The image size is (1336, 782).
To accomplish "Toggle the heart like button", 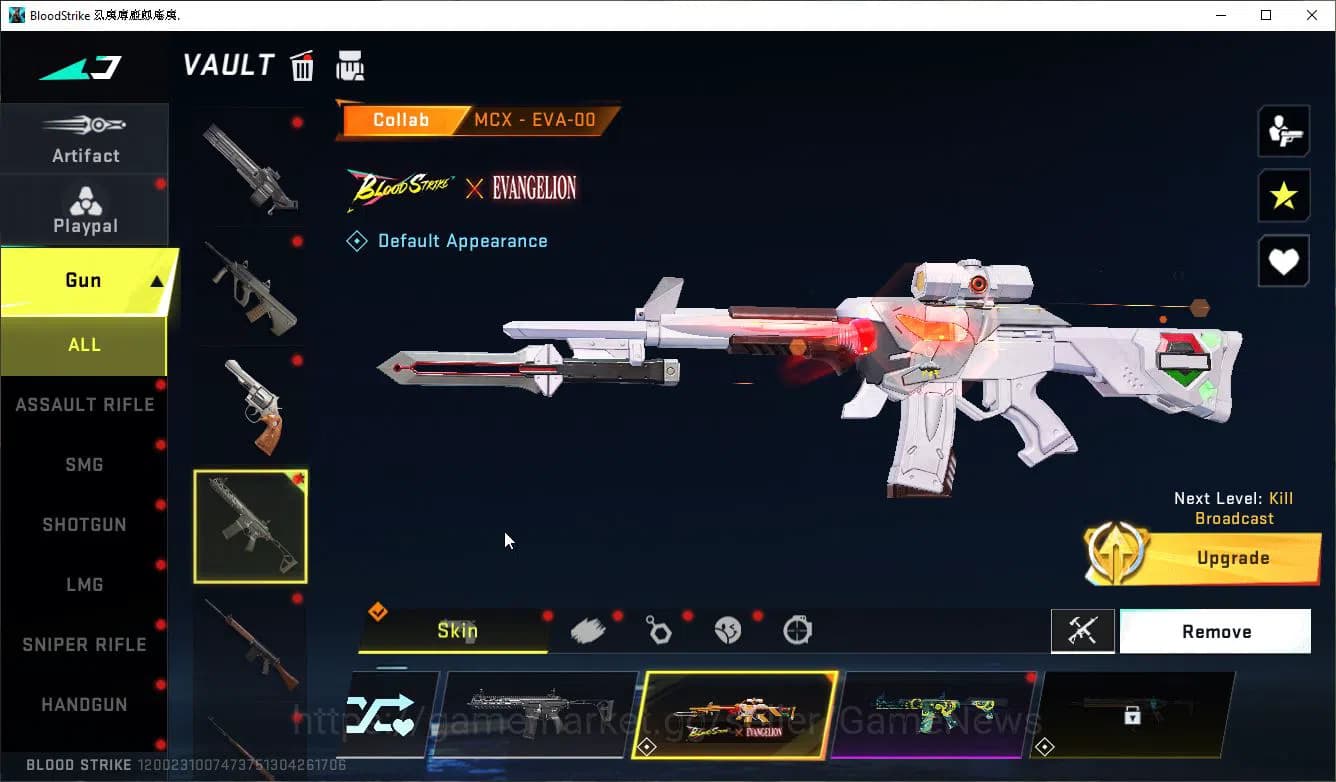I will tap(1283, 261).
